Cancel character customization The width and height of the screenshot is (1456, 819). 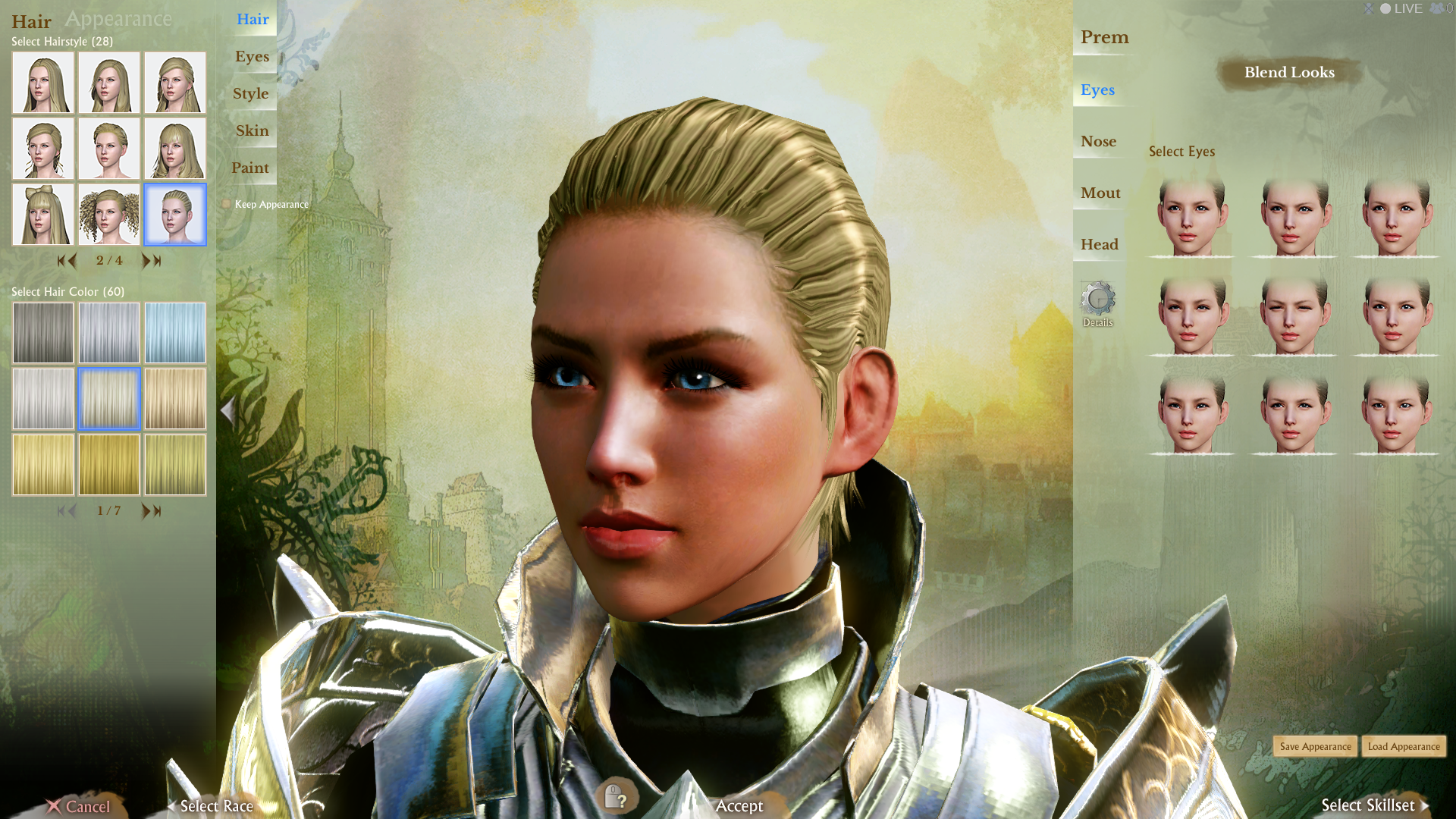[79, 806]
